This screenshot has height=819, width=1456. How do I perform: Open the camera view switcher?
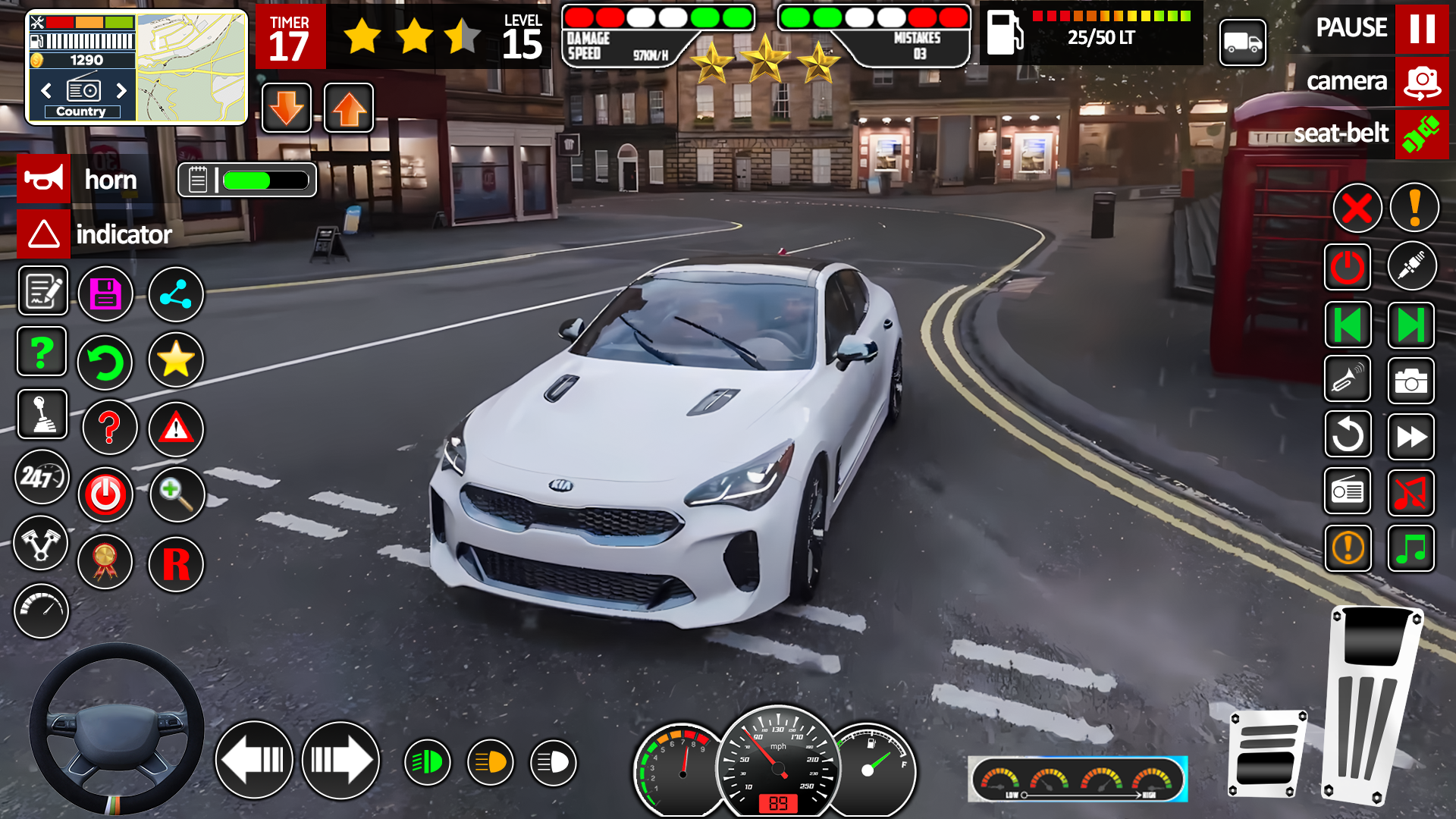1420,82
